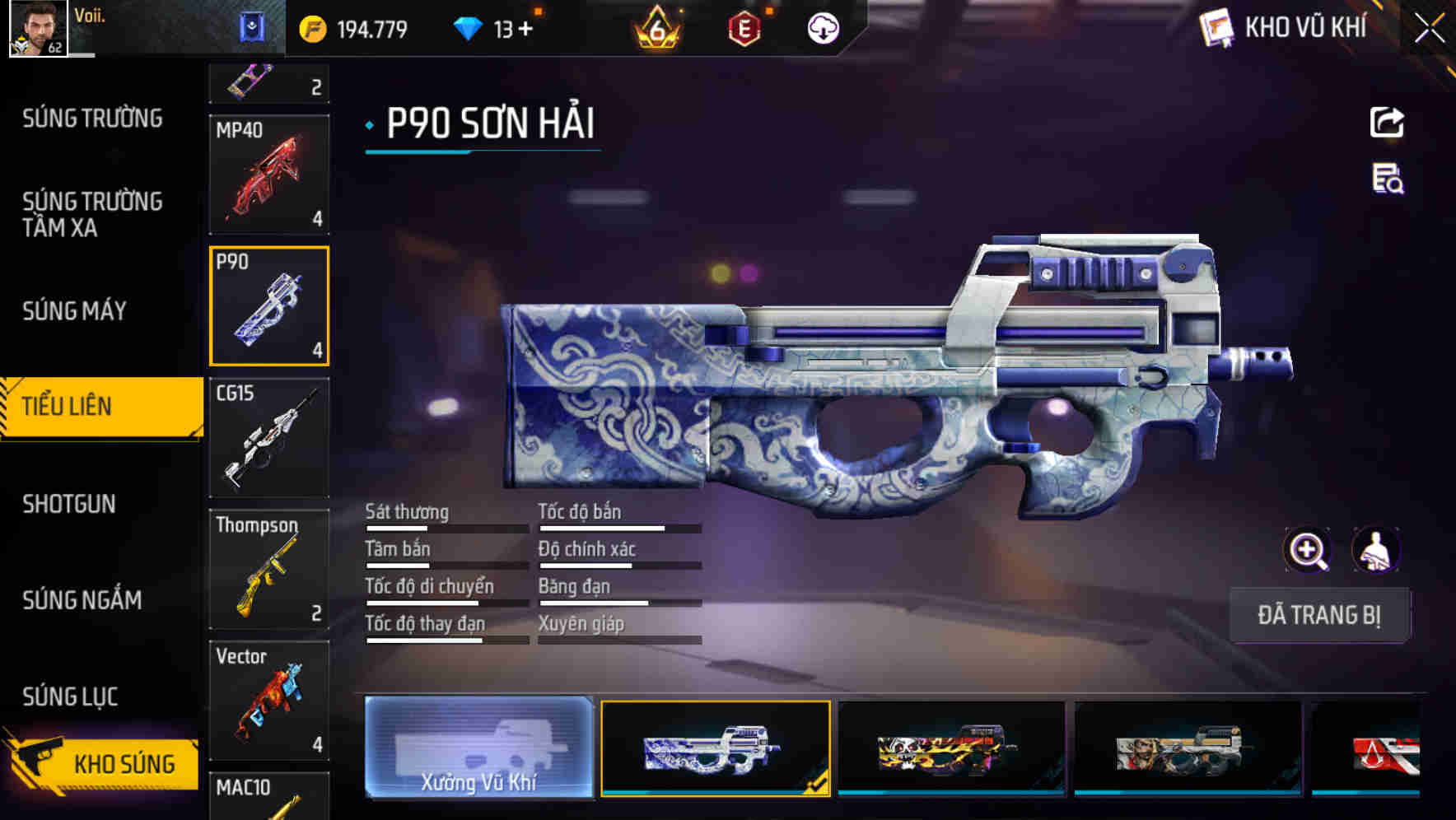This screenshot has width=1456, height=820.
Task: Open the Xưởng Vũ Khí skin slot
Action: 478,750
